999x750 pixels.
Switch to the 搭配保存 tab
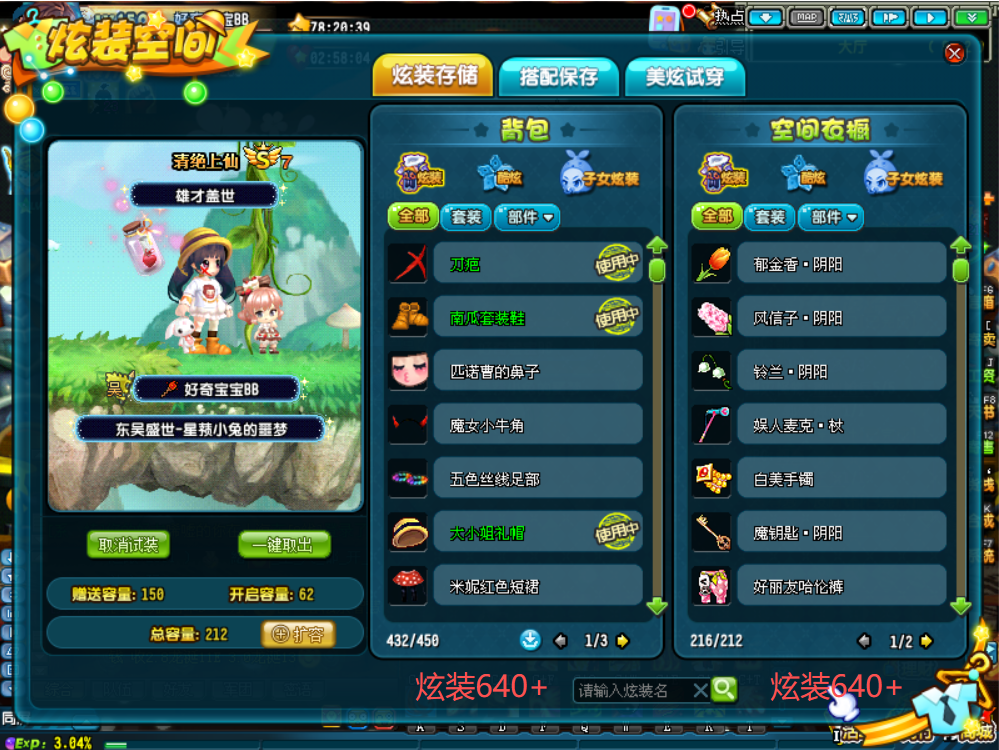(558, 76)
